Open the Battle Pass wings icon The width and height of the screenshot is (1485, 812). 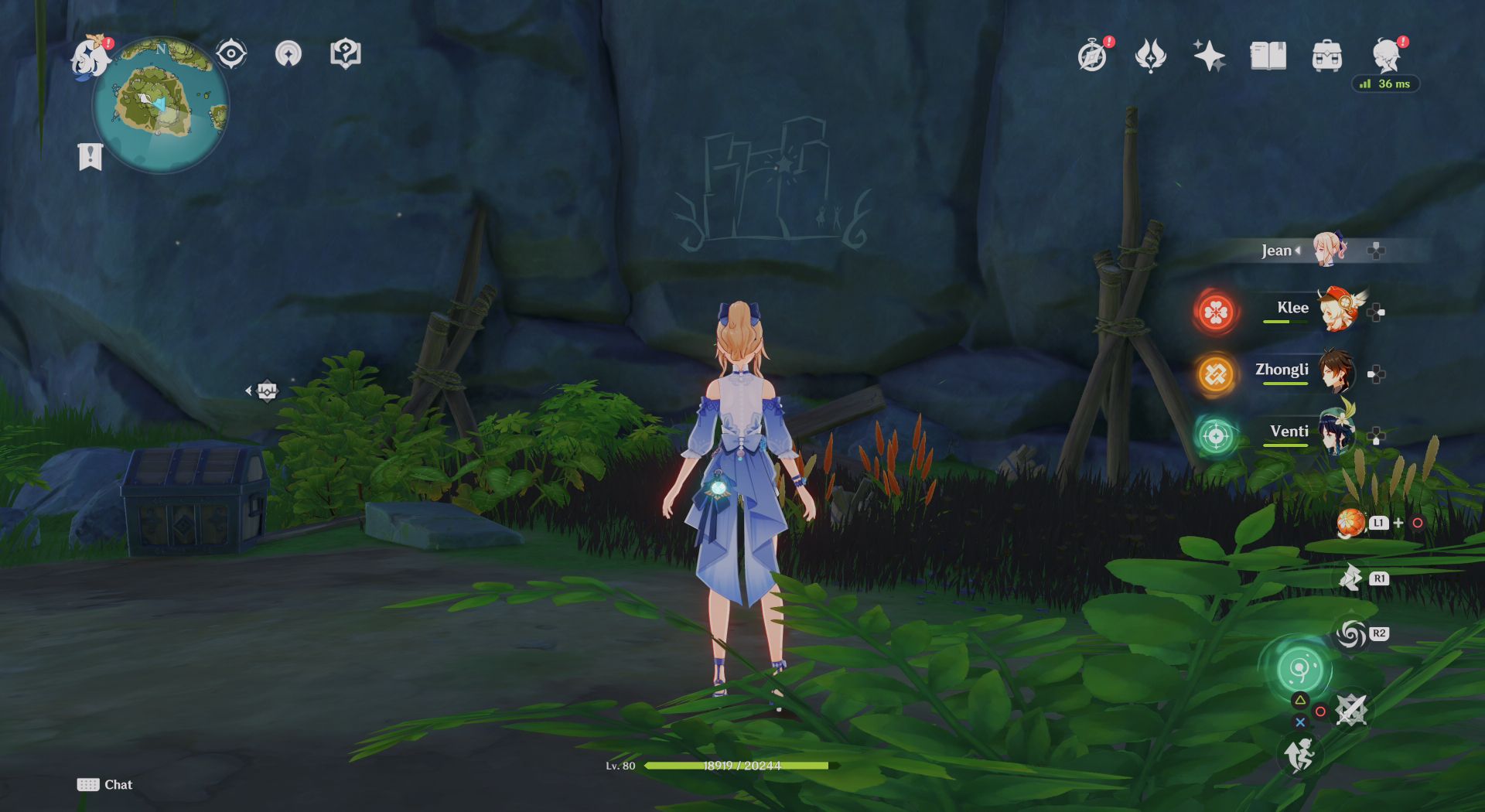pyautogui.click(x=1152, y=55)
